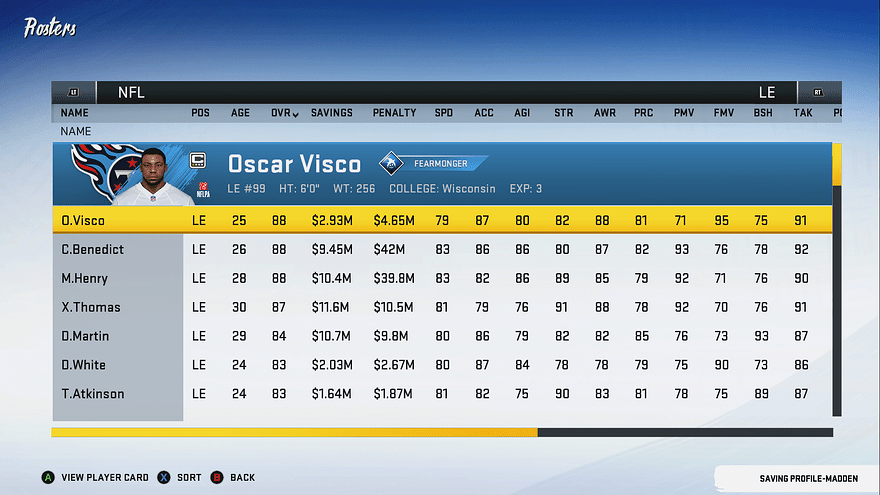Viewport: 880px width, 495px height.
Task: Sort by the PENALTY column header
Action: pos(394,113)
